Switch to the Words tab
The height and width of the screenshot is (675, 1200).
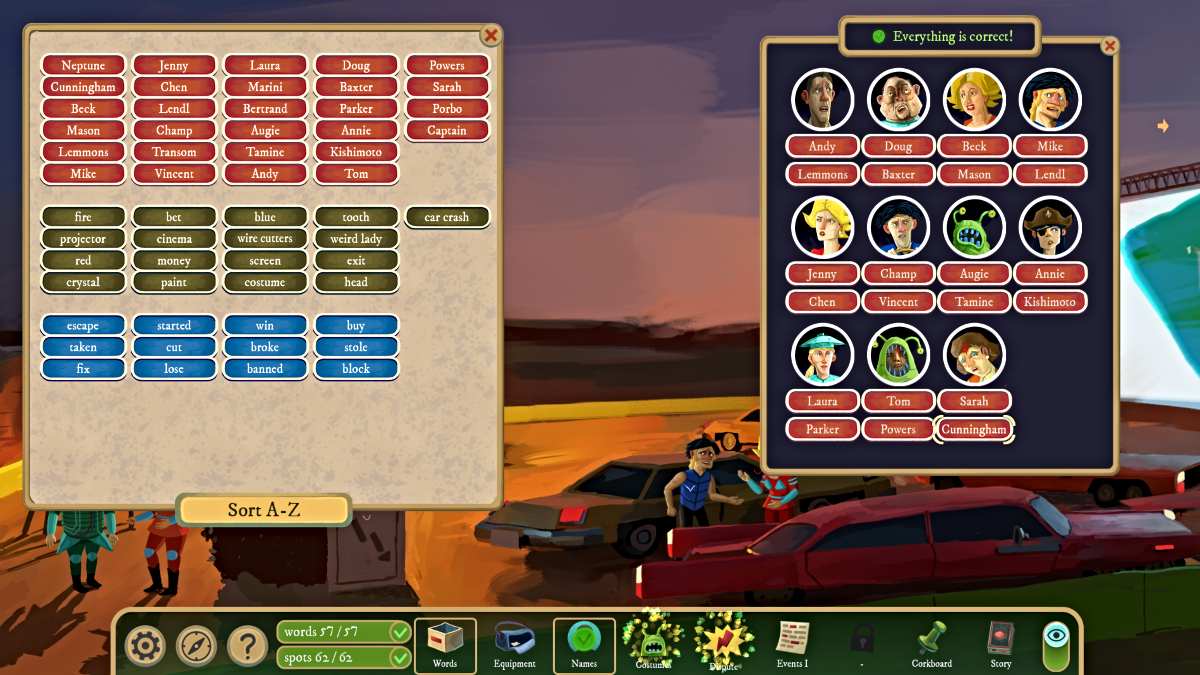tap(445, 645)
